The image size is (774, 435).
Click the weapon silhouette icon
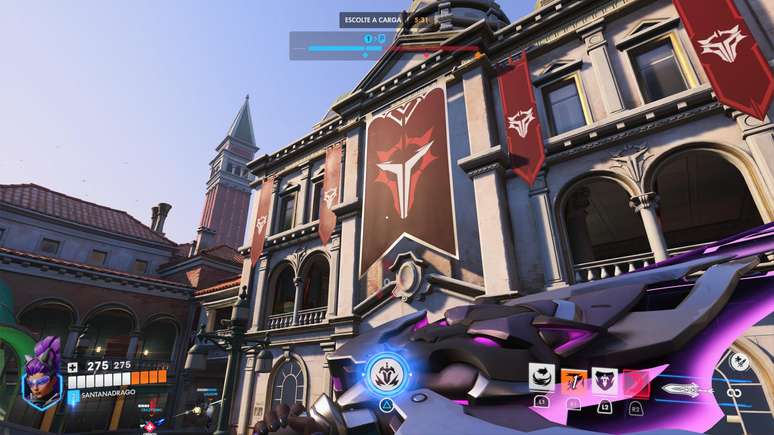pyautogui.click(x=688, y=388)
